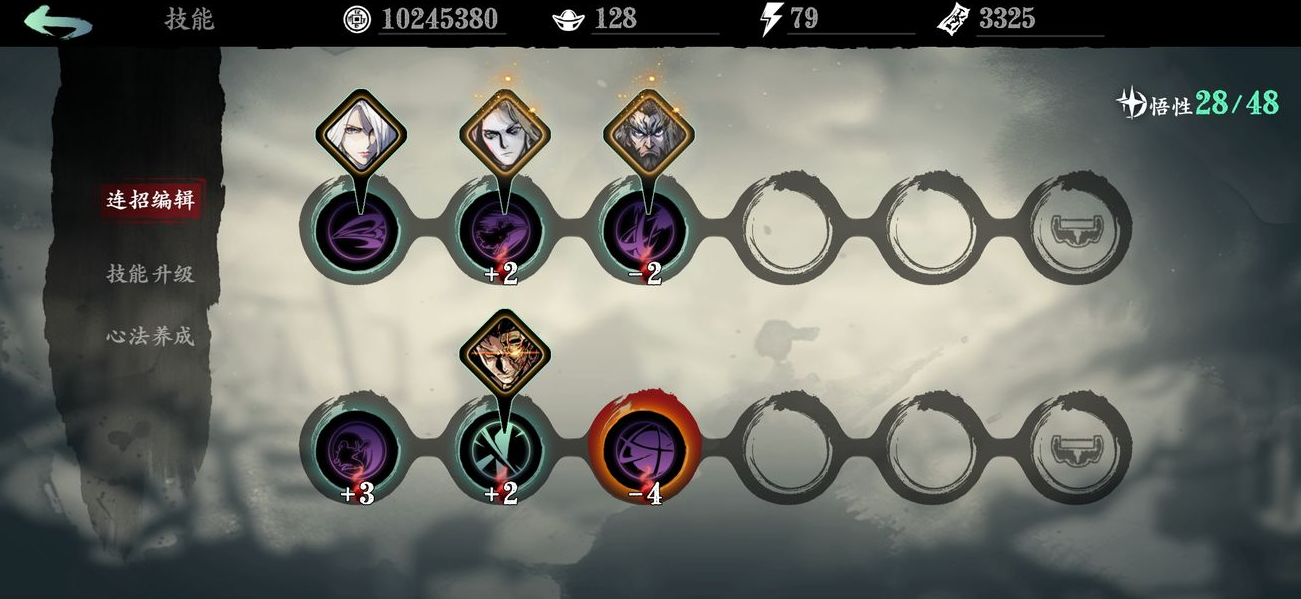Choose the bearded old man portrait
This screenshot has height=599, width=1301.
click(x=648, y=135)
